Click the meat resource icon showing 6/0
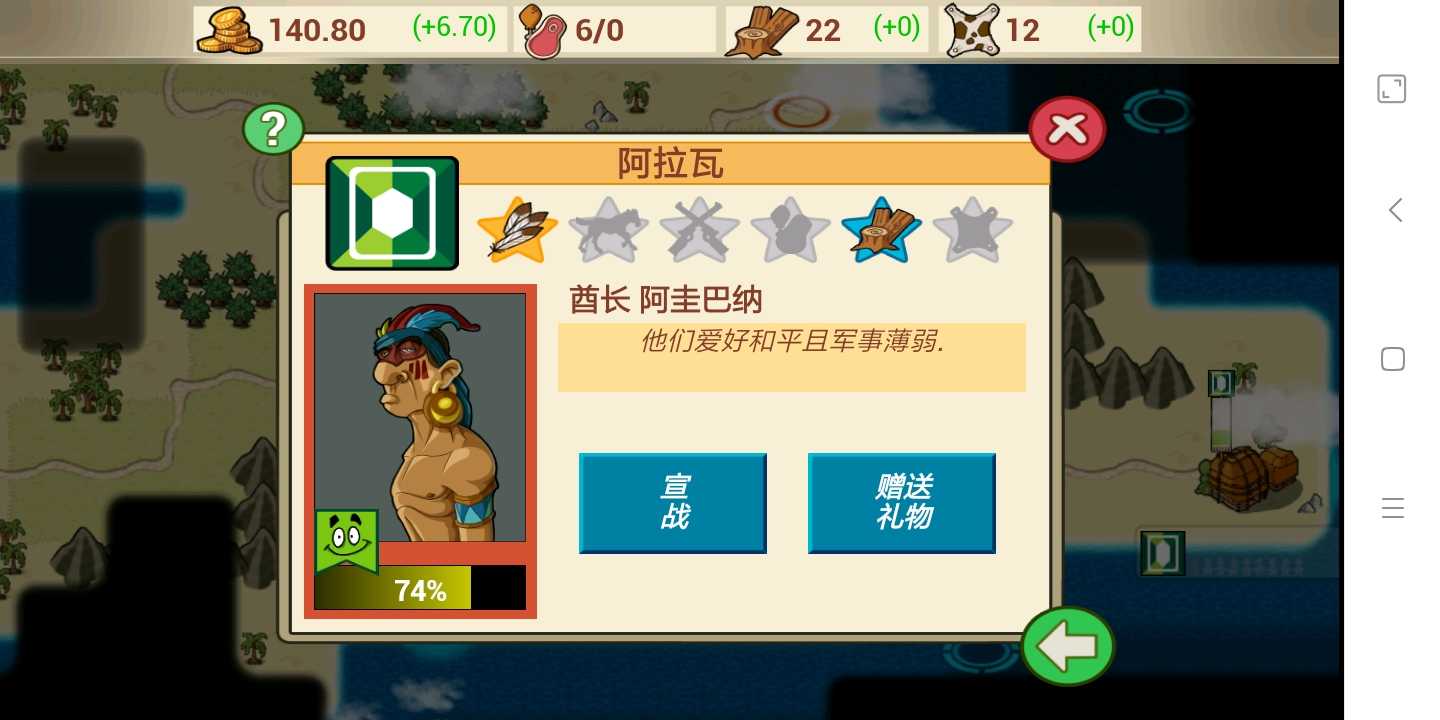This screenshot has width=1440, height=720. tap(543, 30)
